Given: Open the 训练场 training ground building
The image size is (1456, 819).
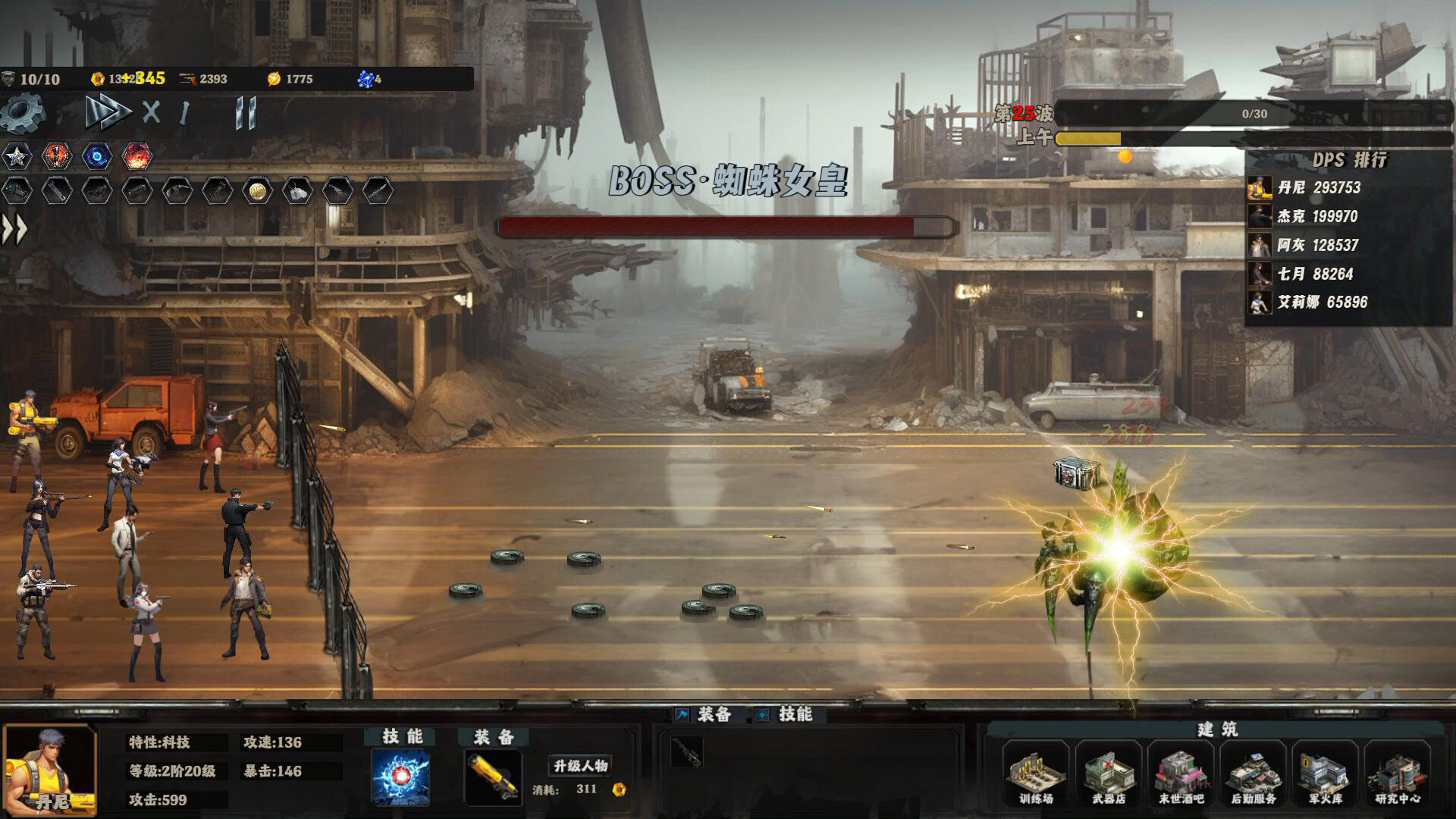Looking at the screenshot, I should (x=1036, y=775).
